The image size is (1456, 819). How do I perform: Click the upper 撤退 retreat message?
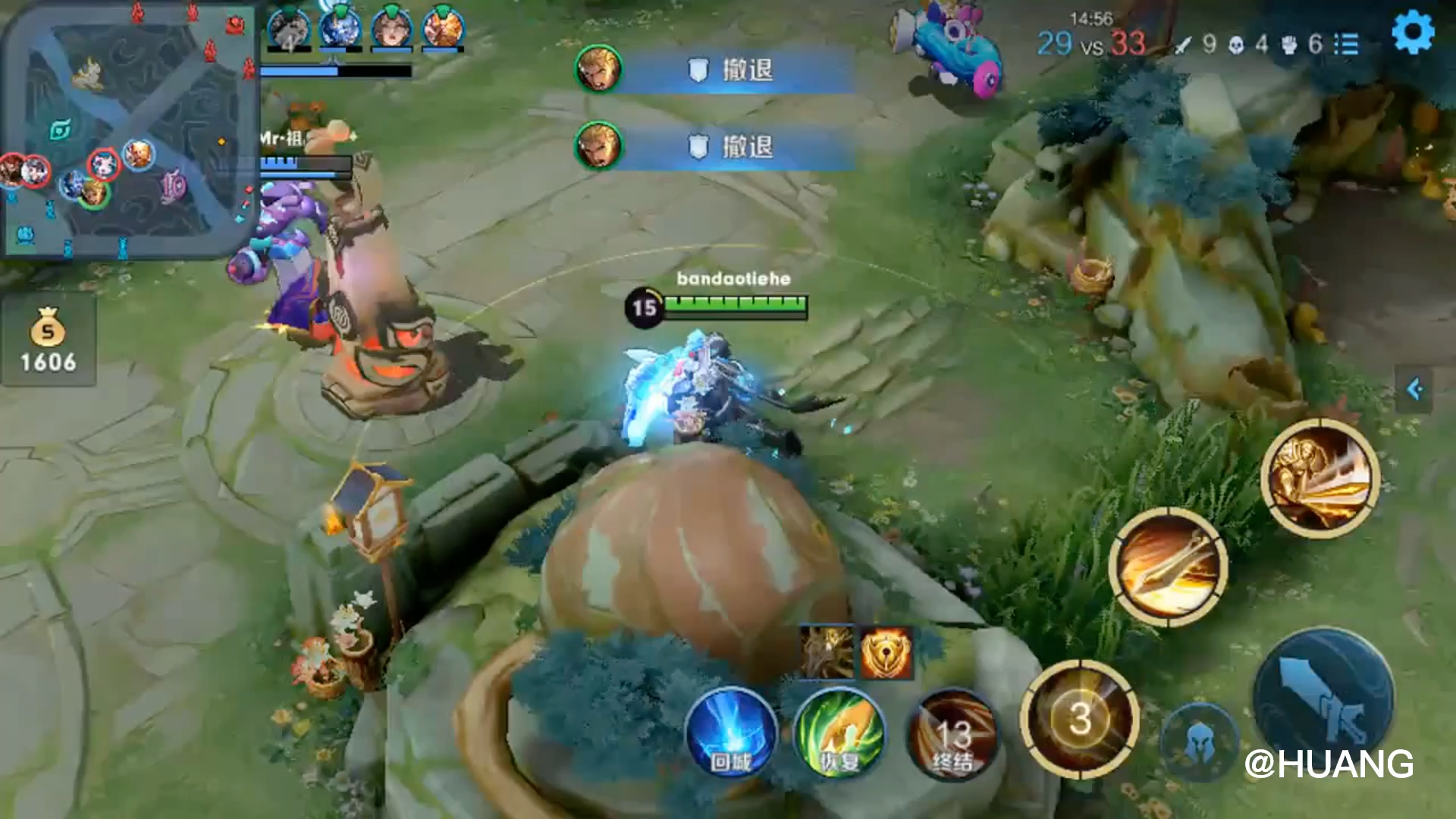click(x=717, y=70)
